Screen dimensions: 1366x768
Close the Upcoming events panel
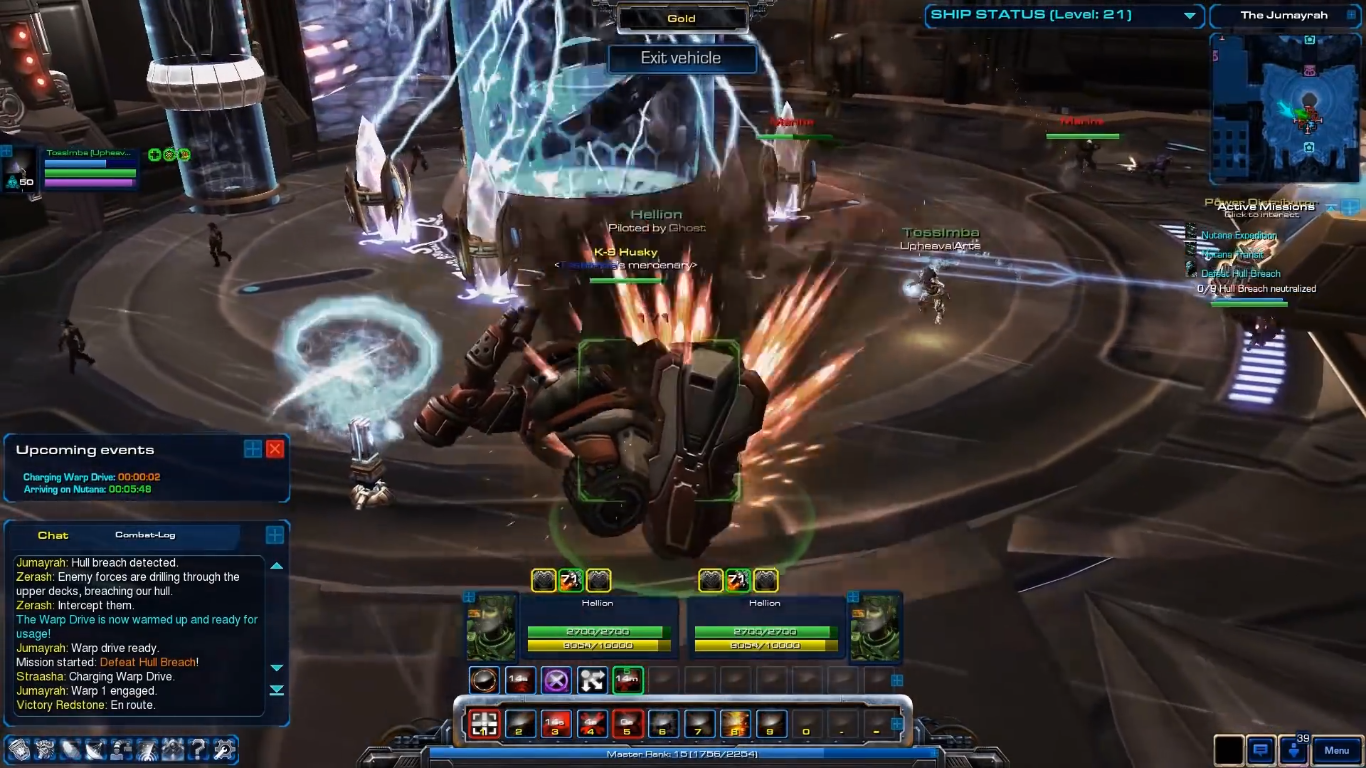275,449
